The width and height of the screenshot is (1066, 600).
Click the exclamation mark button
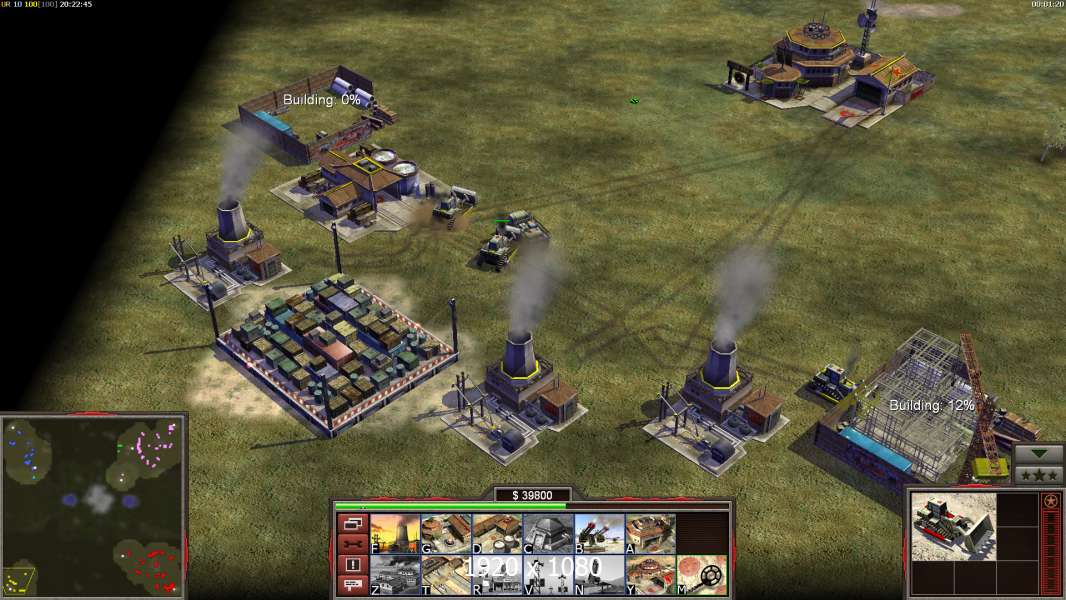[x=351, y=564]
